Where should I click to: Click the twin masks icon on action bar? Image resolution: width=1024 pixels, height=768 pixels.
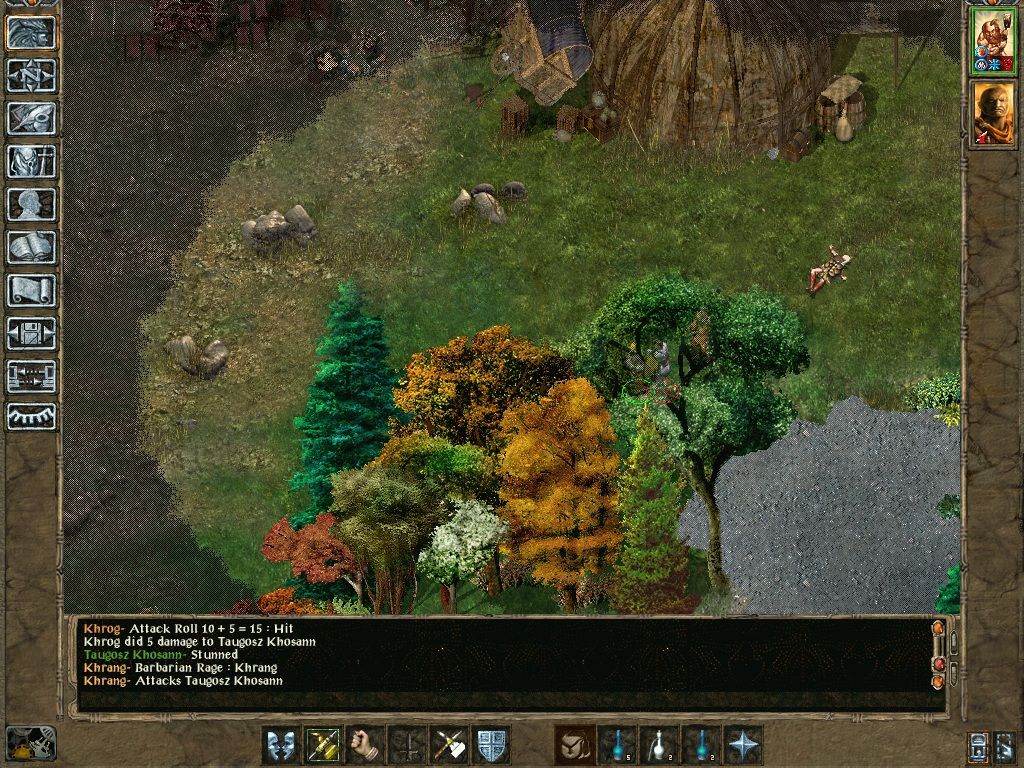pyautogui.click(x=281, y=745)
